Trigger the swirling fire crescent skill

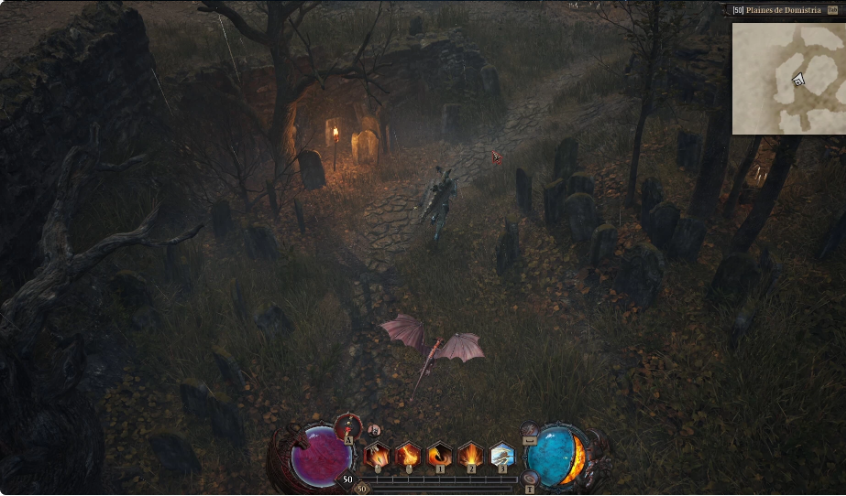click(440, 456)
